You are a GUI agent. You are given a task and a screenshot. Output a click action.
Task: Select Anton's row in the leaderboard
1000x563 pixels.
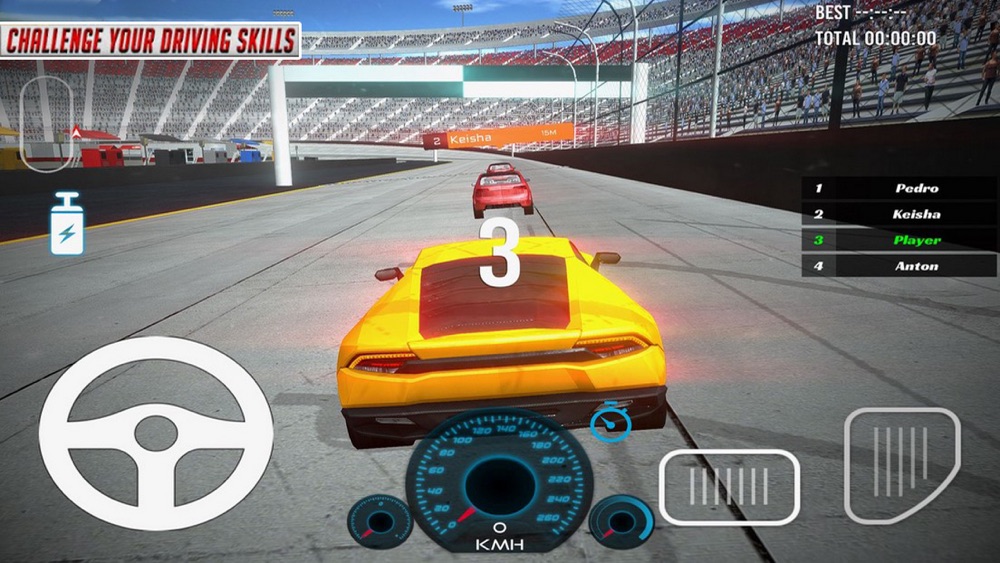tap(898, 266)
